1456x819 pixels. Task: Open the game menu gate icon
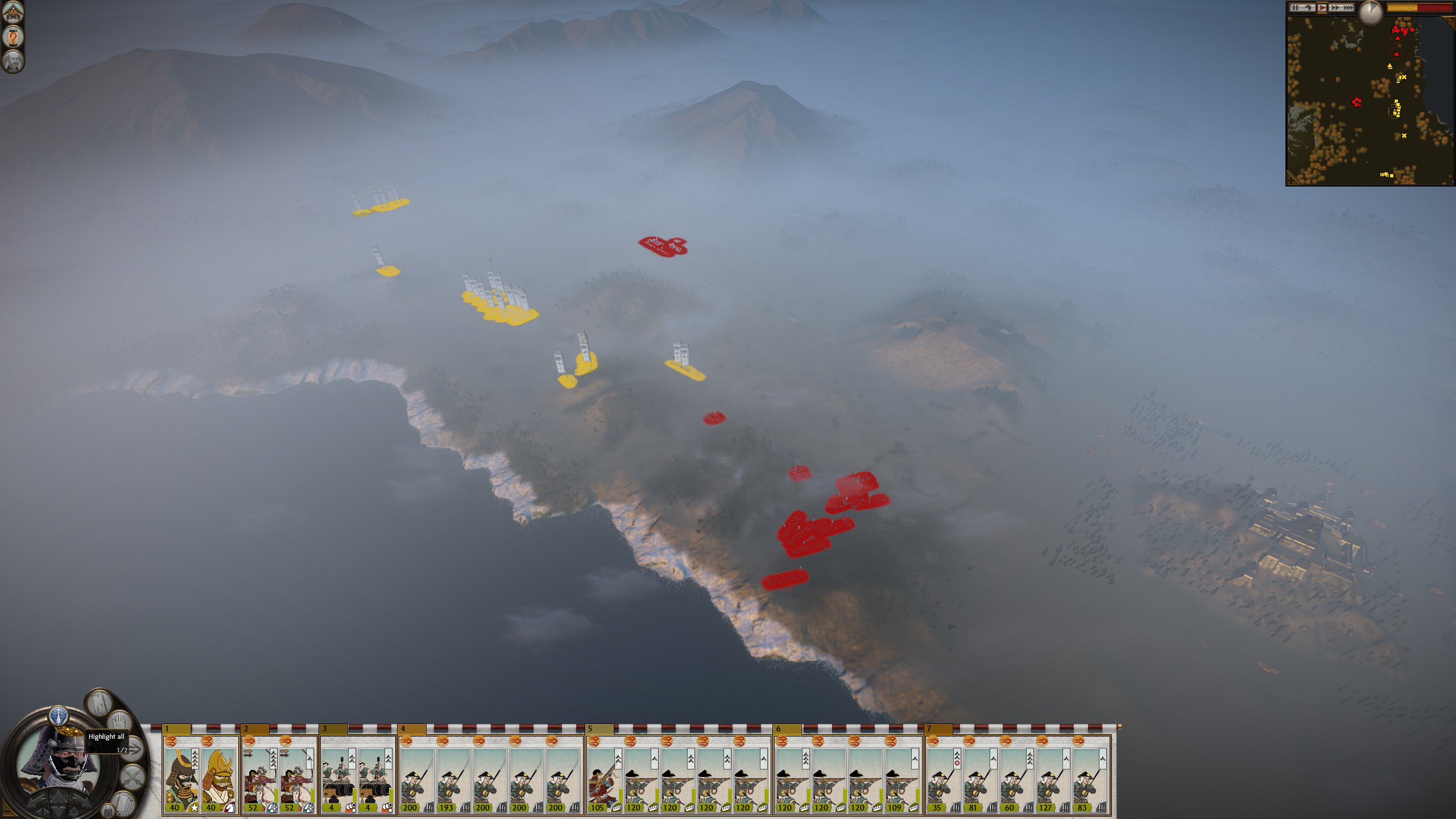[13, 11]
